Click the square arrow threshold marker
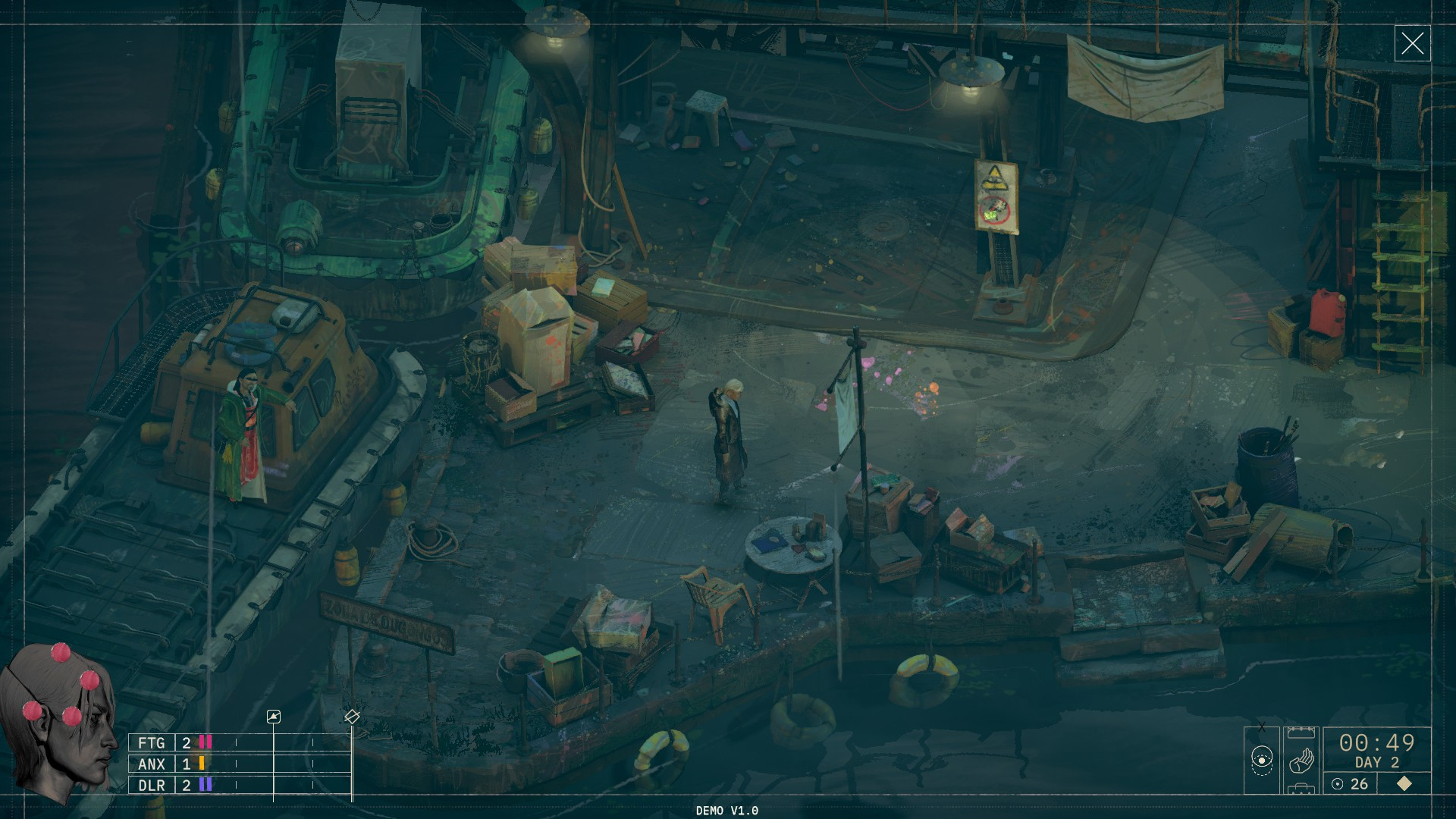Image resolution: width=1456 pixels, height=819 pixels. (x=274, y=717)
